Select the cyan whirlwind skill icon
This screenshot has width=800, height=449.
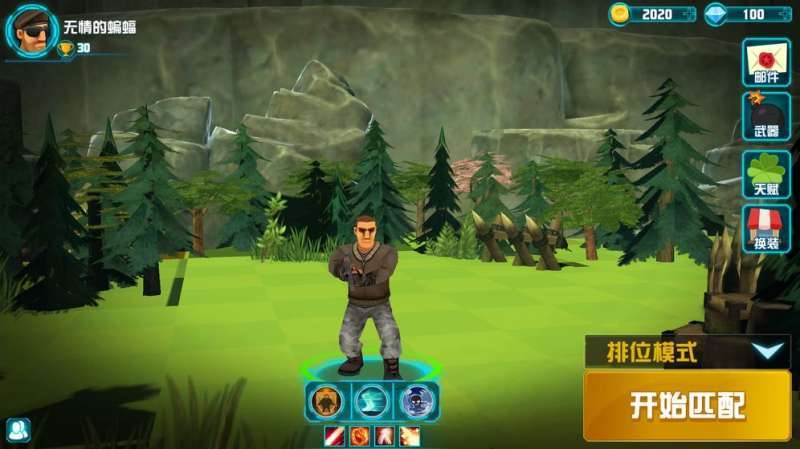point(372,401)
